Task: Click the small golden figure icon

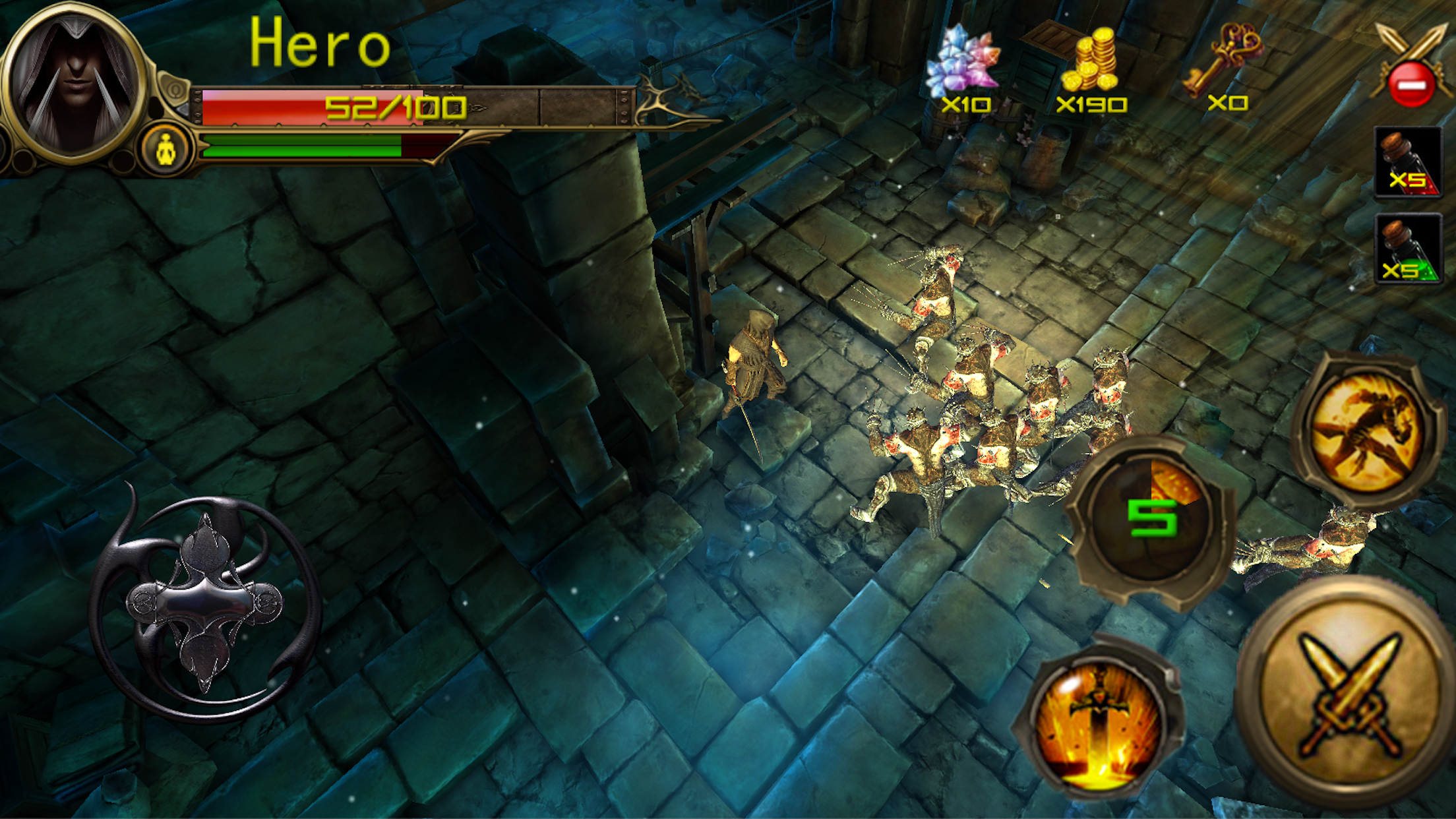Action: point(166,150)
